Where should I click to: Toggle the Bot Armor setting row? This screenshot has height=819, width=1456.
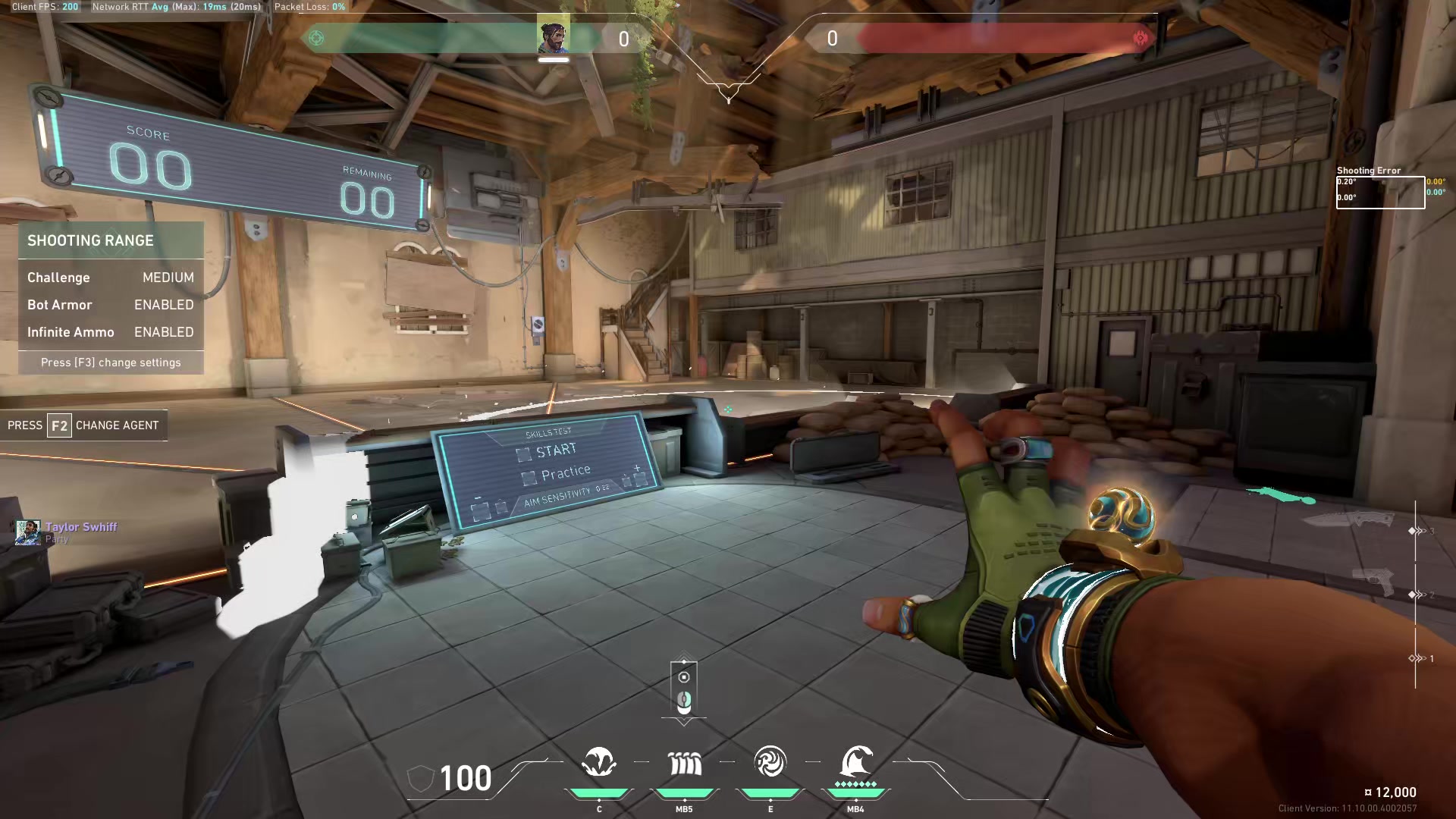pos(111,305)
